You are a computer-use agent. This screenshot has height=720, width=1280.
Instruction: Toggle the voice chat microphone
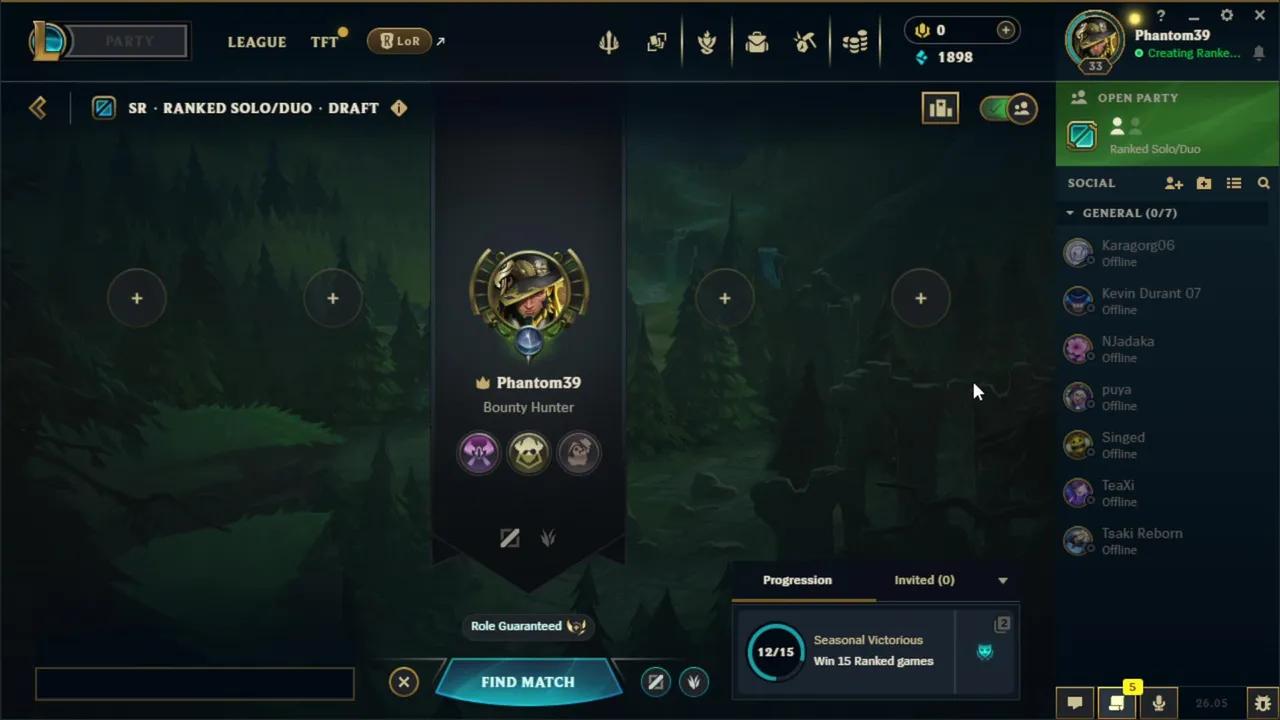1159,703
